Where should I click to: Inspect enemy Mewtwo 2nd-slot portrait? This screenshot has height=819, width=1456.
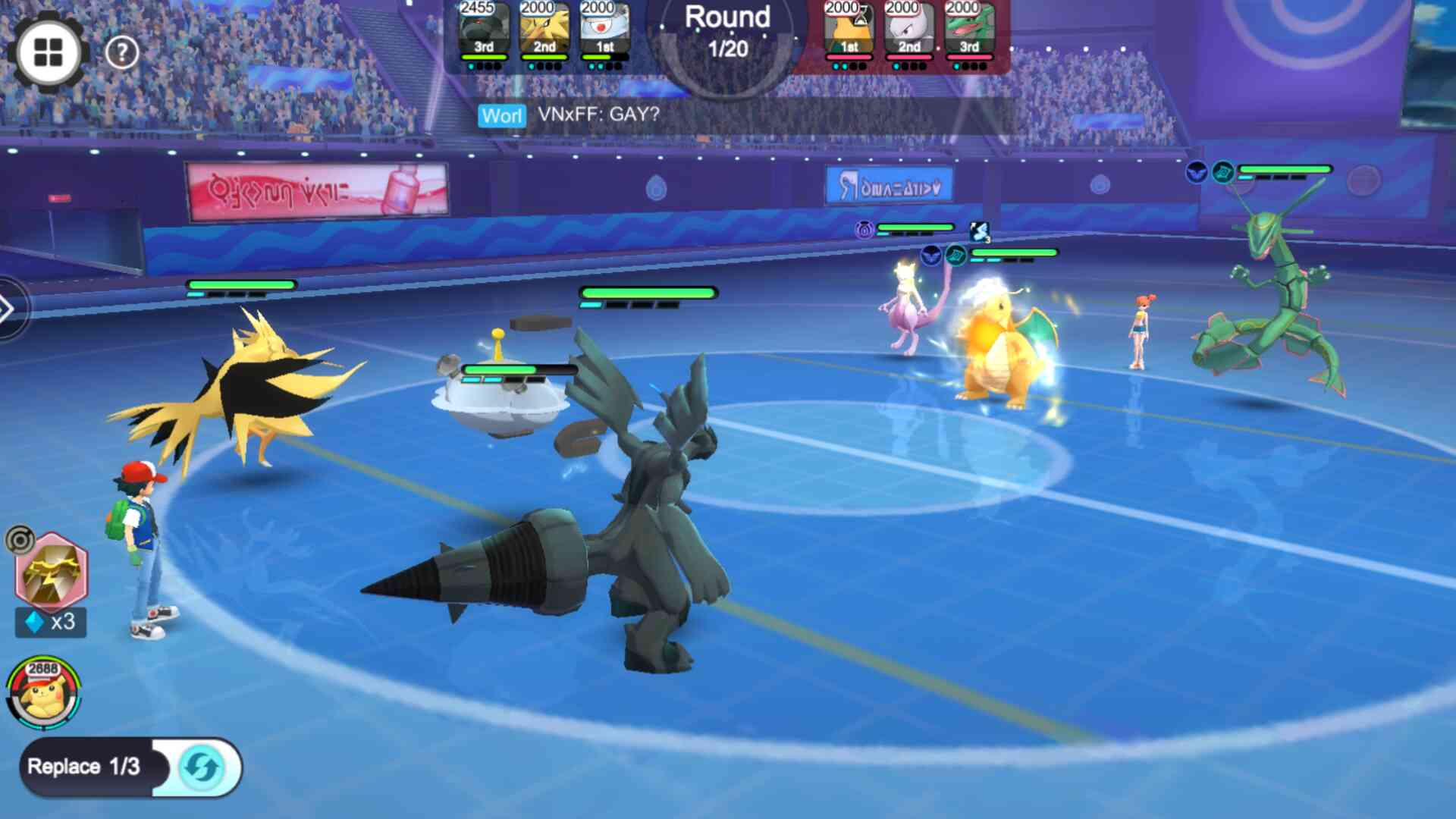click(909, 30)
